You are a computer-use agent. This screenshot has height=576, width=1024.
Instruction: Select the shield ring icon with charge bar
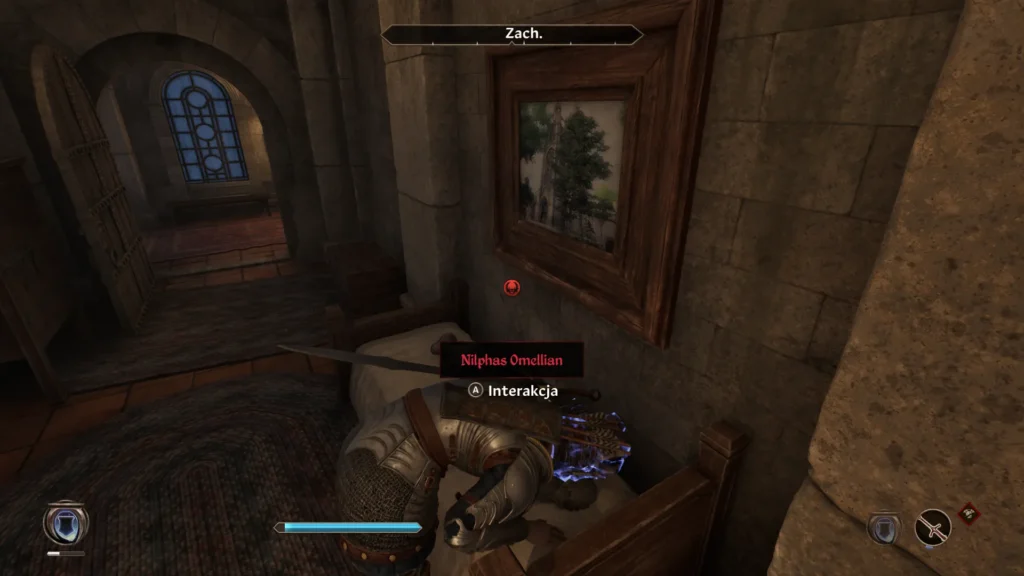[x=66, y=524]
